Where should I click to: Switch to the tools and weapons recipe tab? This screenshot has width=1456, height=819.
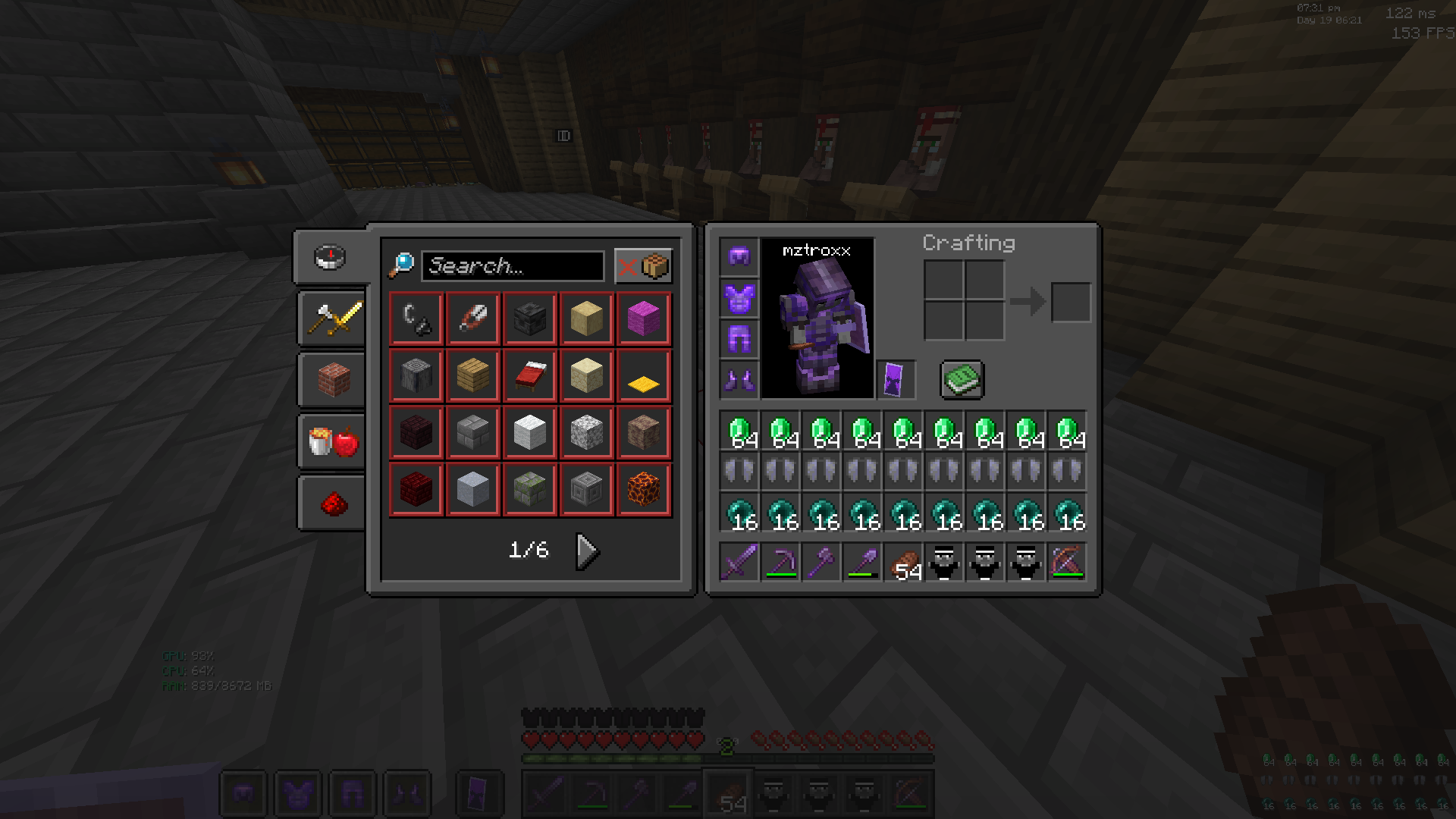point(334,318)
